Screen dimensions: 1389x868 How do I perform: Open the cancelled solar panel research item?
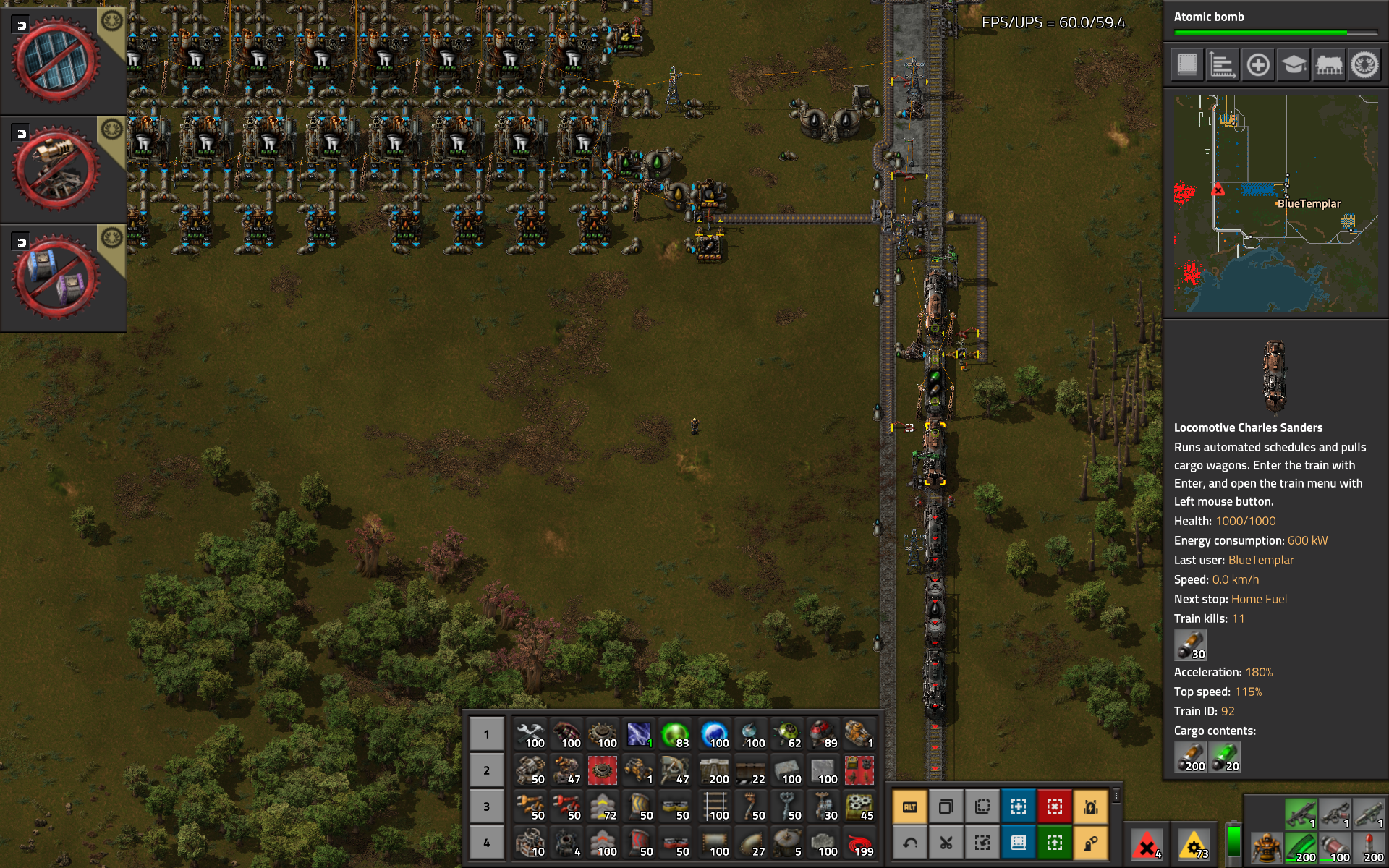pos(56,60)
